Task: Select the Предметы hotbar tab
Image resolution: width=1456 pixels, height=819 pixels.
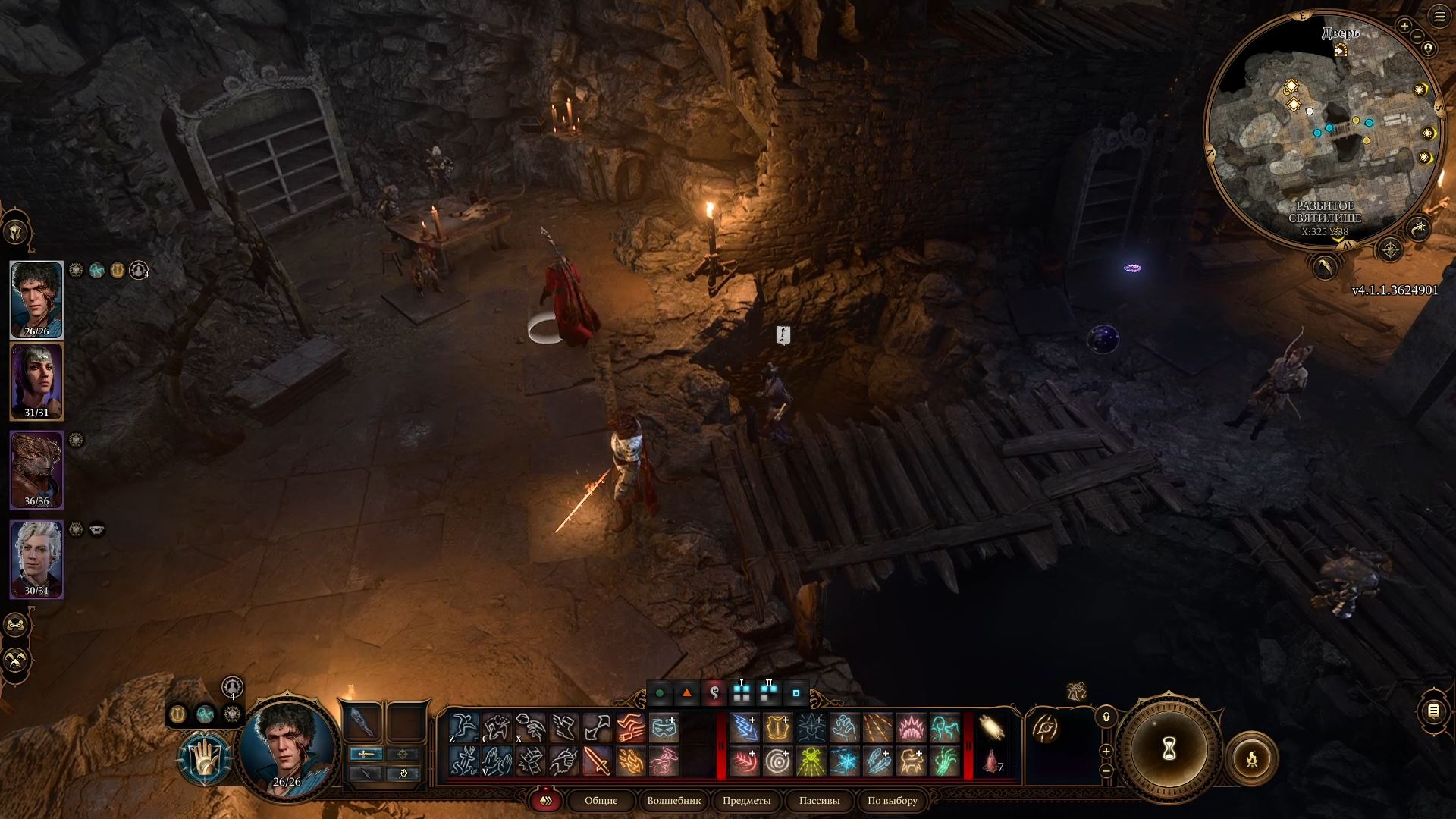Action: tap(746, 801)
